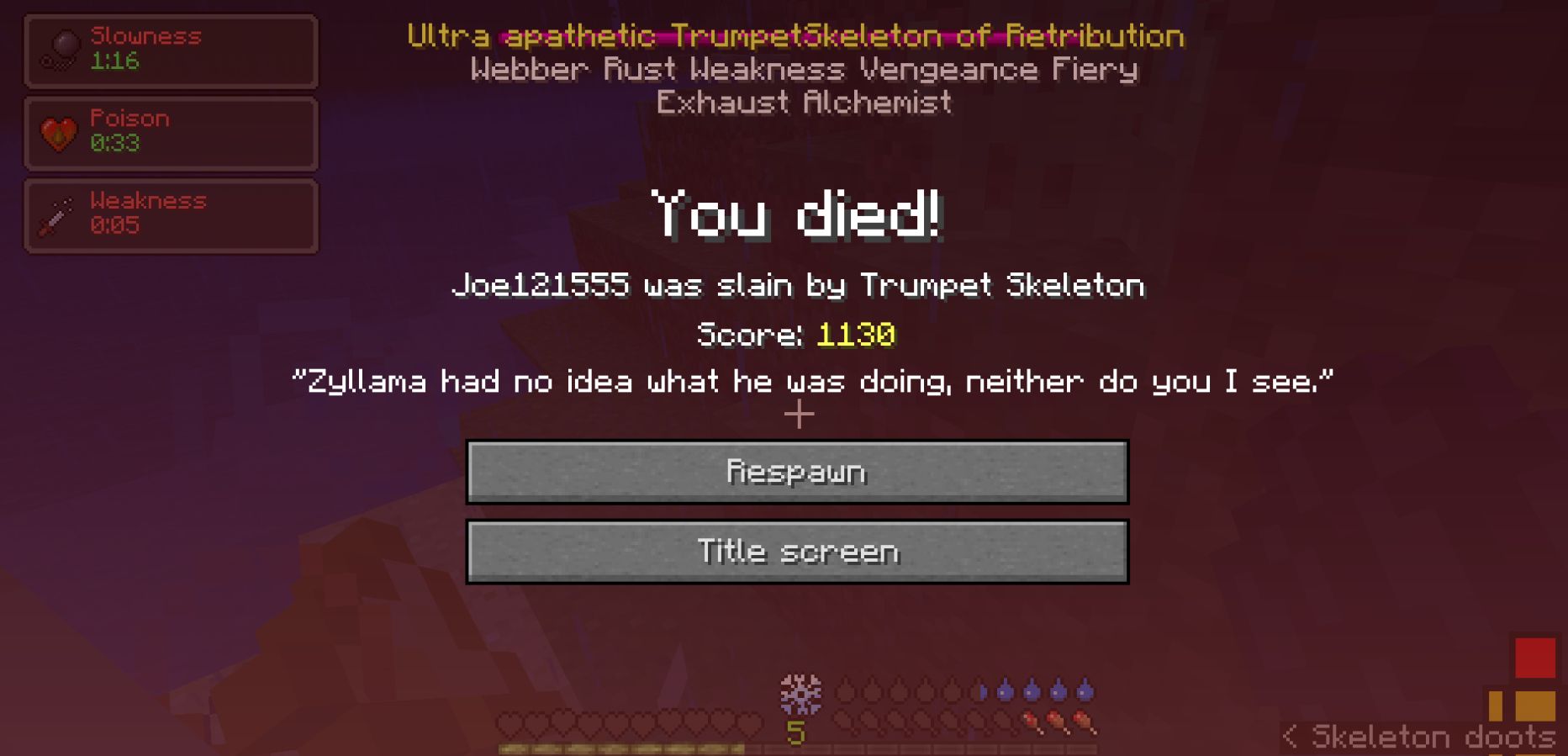Click the Weakness sword effect icon
Image resolution: width=1568 pixels, height=756 pixels.
(x=57, y=213)
